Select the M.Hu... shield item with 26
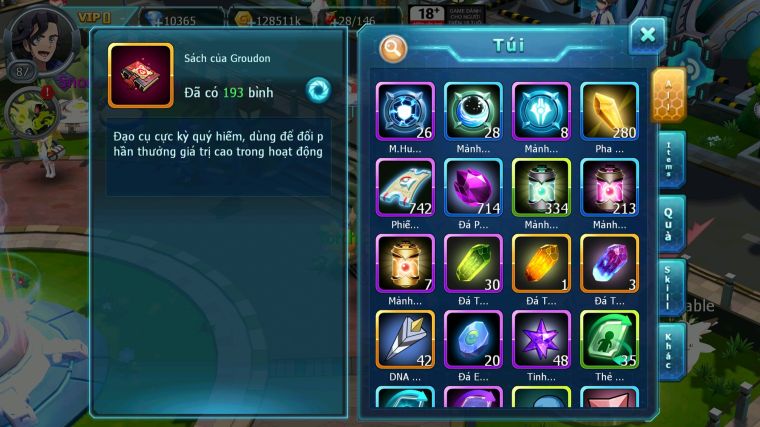The image size is (760, 427). click(405, 110)
